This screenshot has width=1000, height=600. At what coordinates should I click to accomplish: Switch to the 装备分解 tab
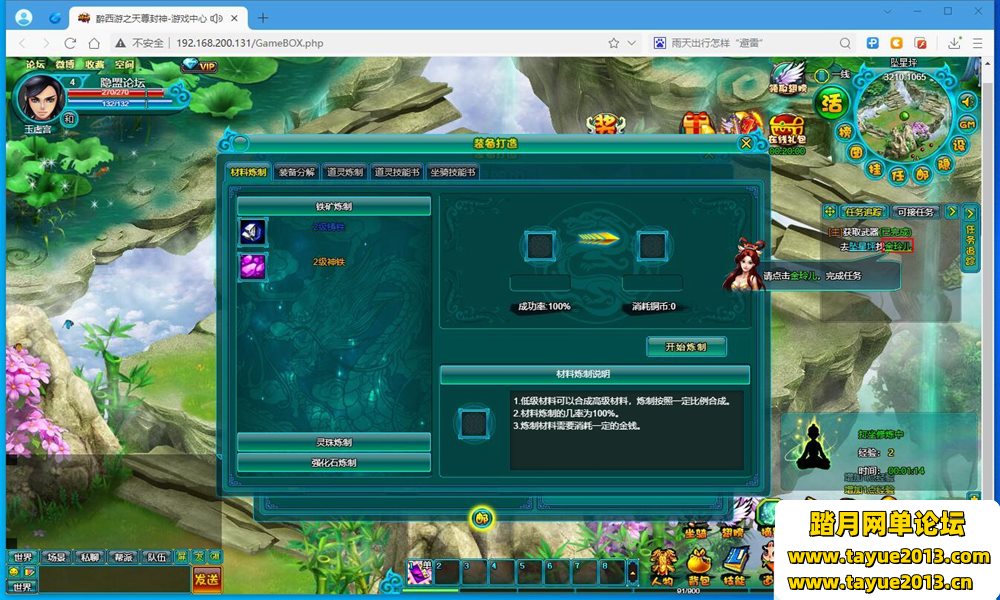pos(296,172)
